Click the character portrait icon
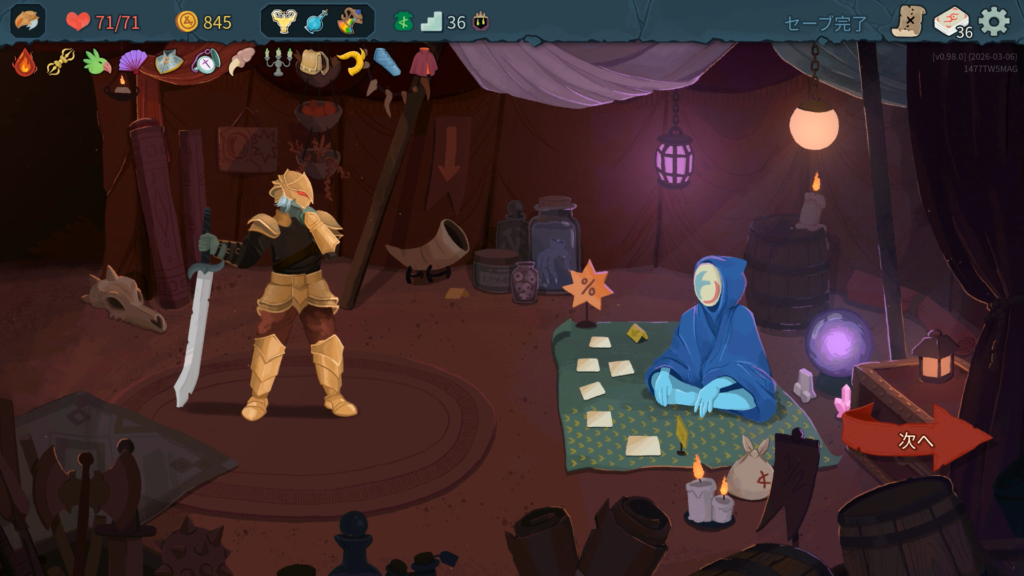Viewport: 1024px width, 576px height. (x=28, y=21)
